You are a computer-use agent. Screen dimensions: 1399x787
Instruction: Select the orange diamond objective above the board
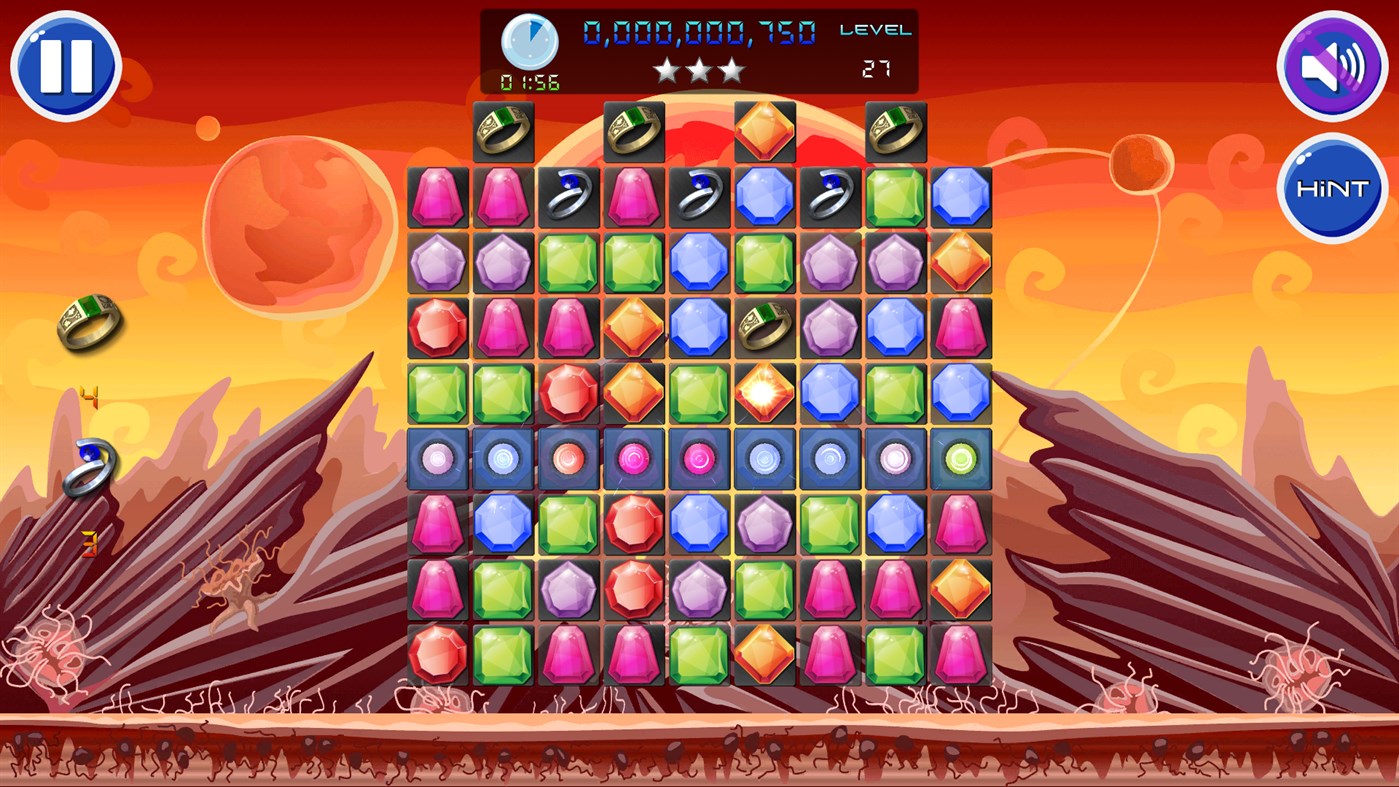[x=764, y=131]
